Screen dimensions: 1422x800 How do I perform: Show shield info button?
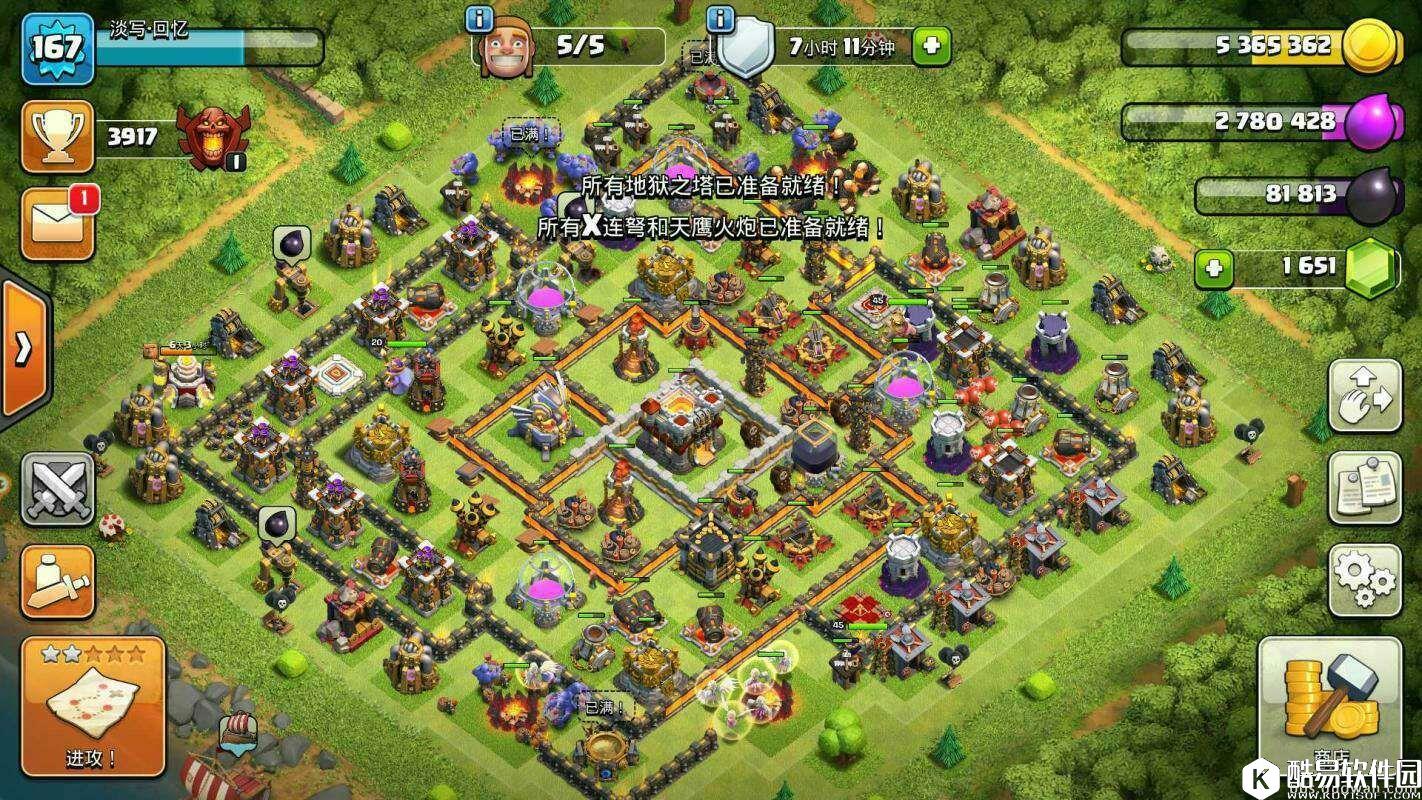point(720,18)
